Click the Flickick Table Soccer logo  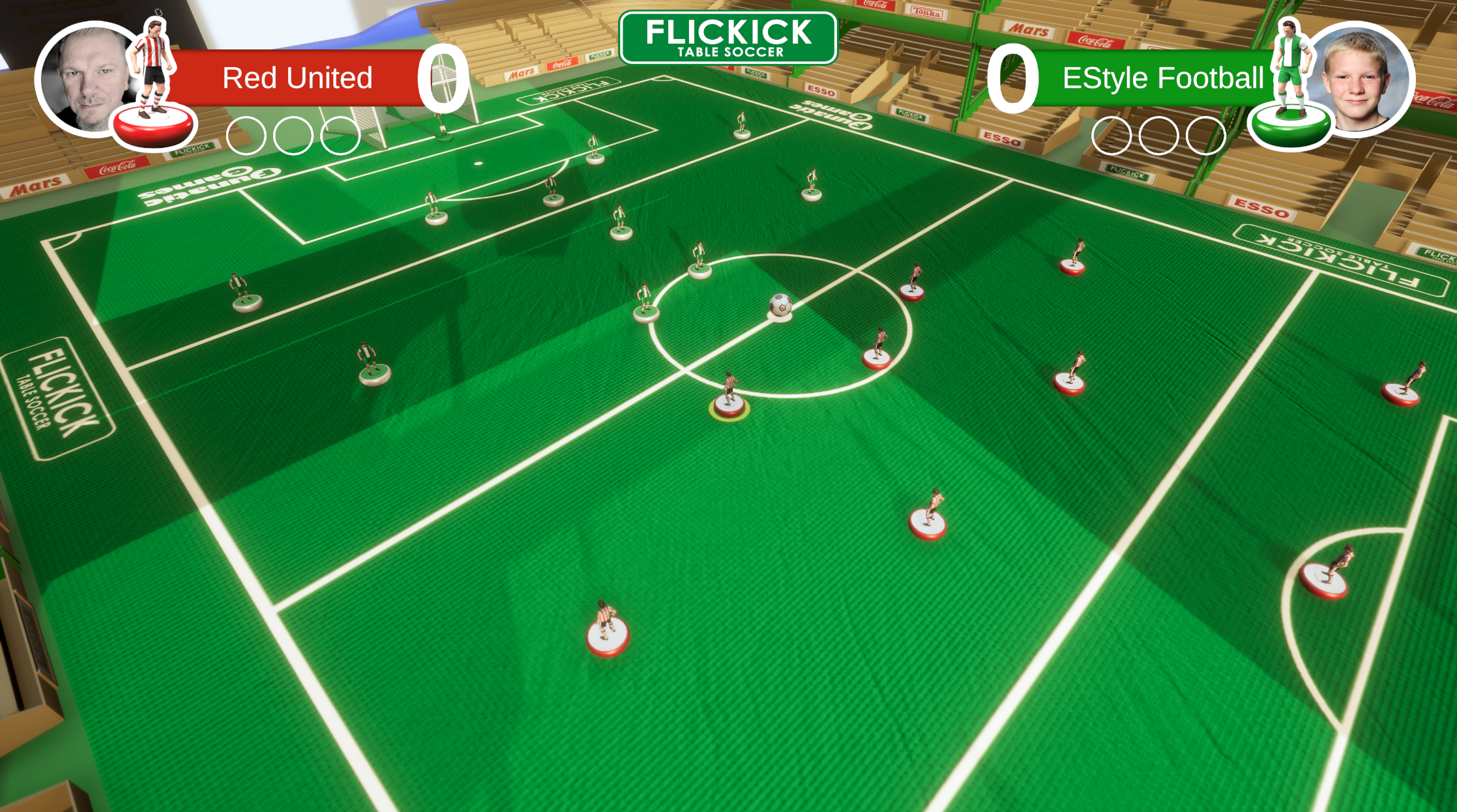click(x=728, y=38)
